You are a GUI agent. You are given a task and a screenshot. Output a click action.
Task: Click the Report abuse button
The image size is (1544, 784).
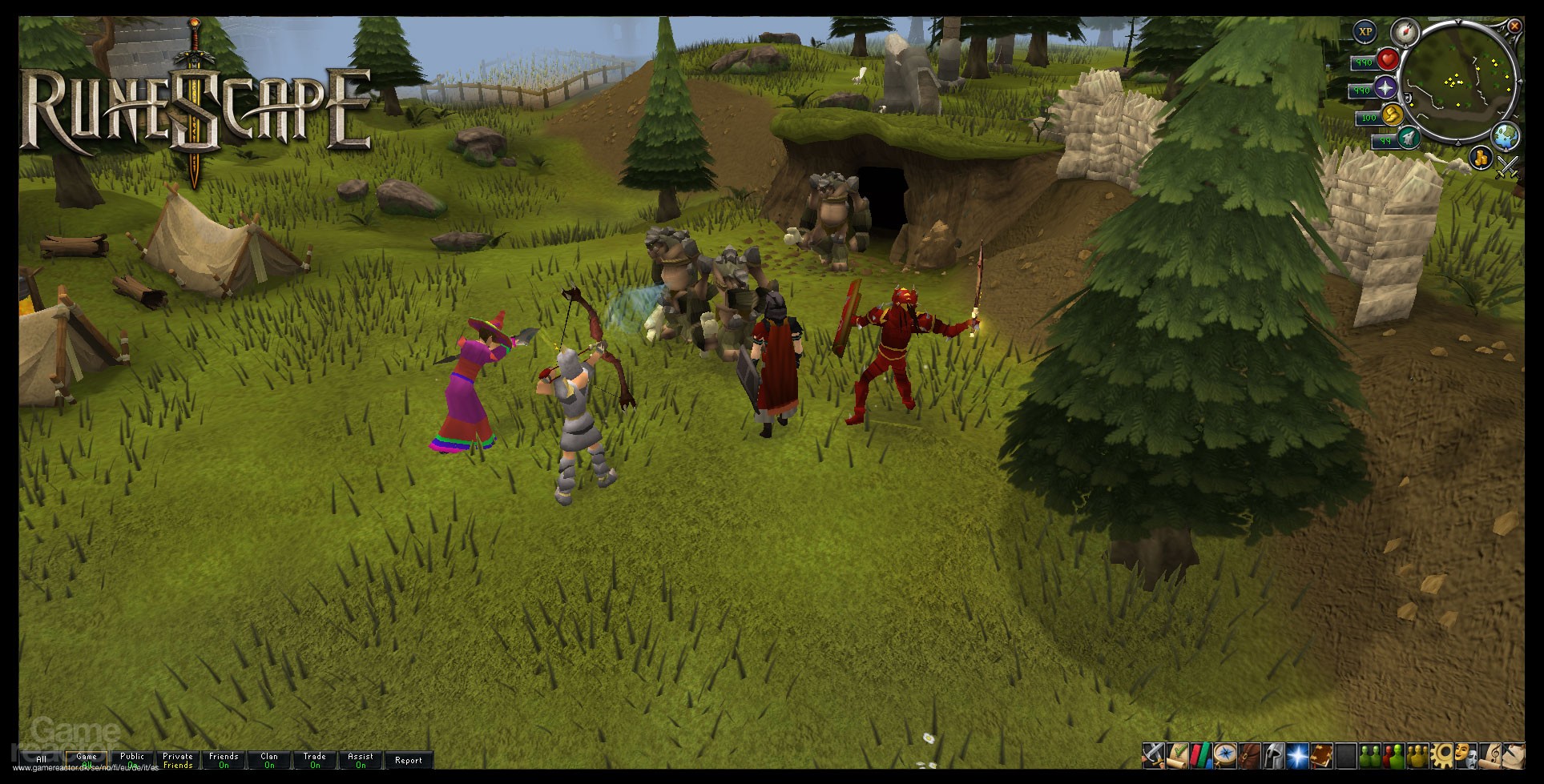[x=409, y=760]
